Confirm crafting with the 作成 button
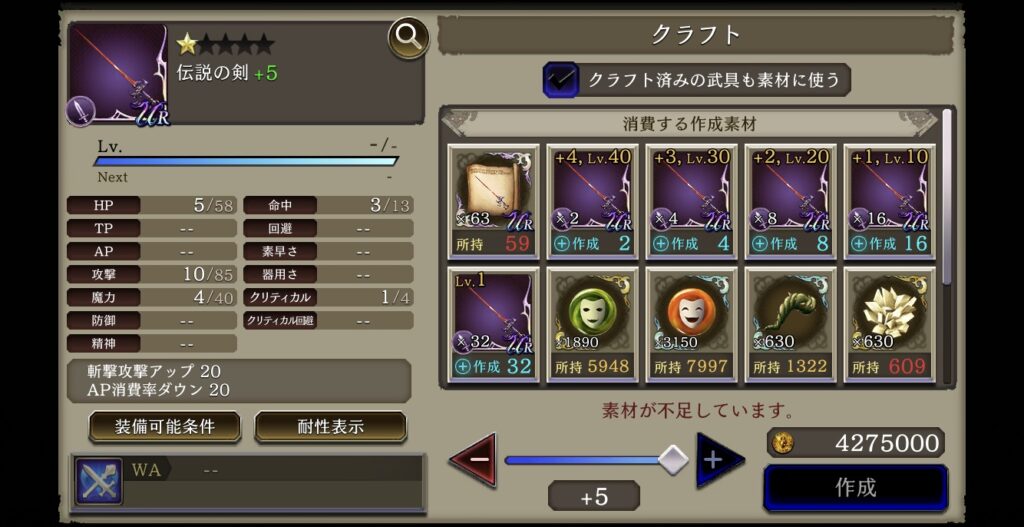The height and width of the screenshot is (527, 1024). (x=855, y=488)
